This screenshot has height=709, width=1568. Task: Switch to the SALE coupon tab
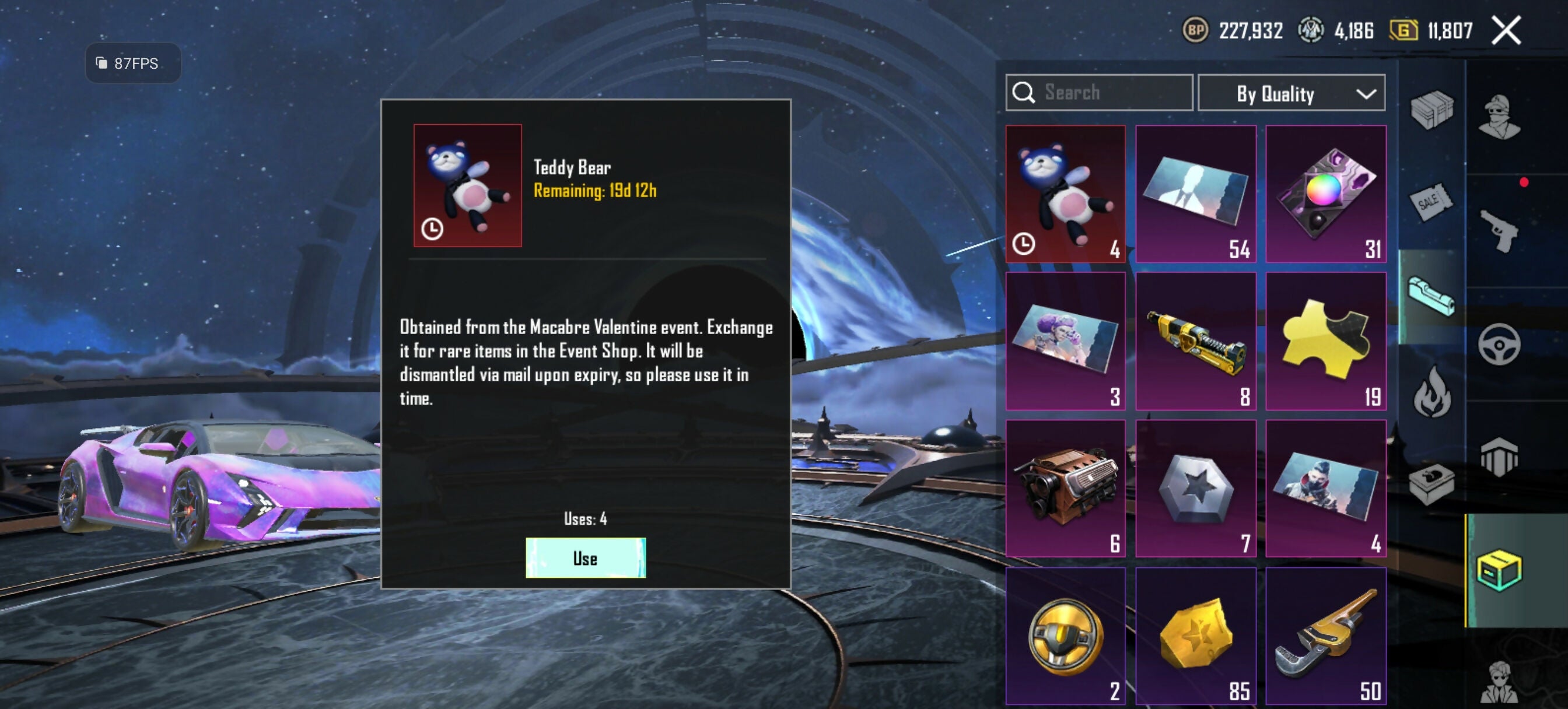click(x=1430, y=201)
